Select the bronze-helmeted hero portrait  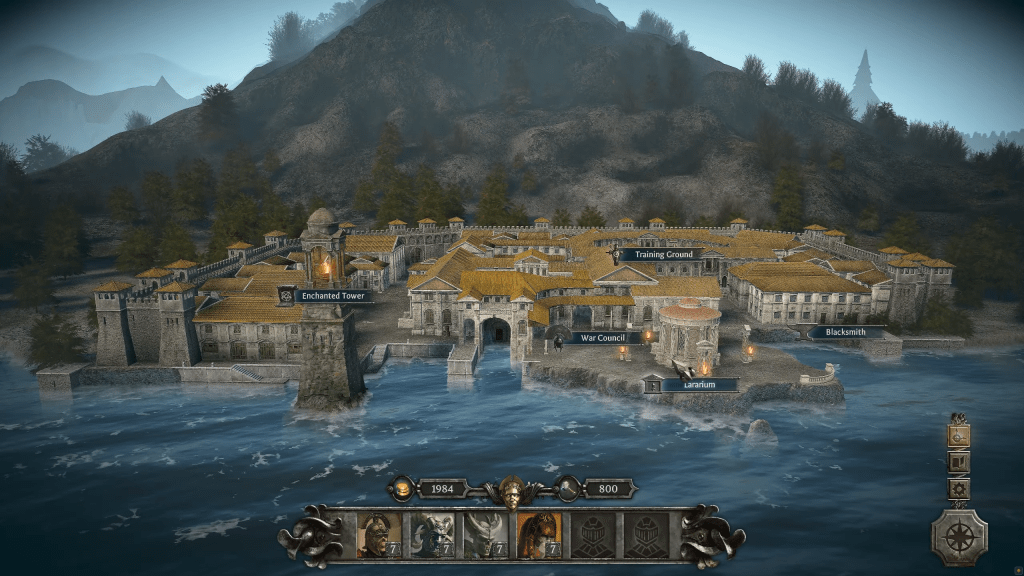pos(379,534)
